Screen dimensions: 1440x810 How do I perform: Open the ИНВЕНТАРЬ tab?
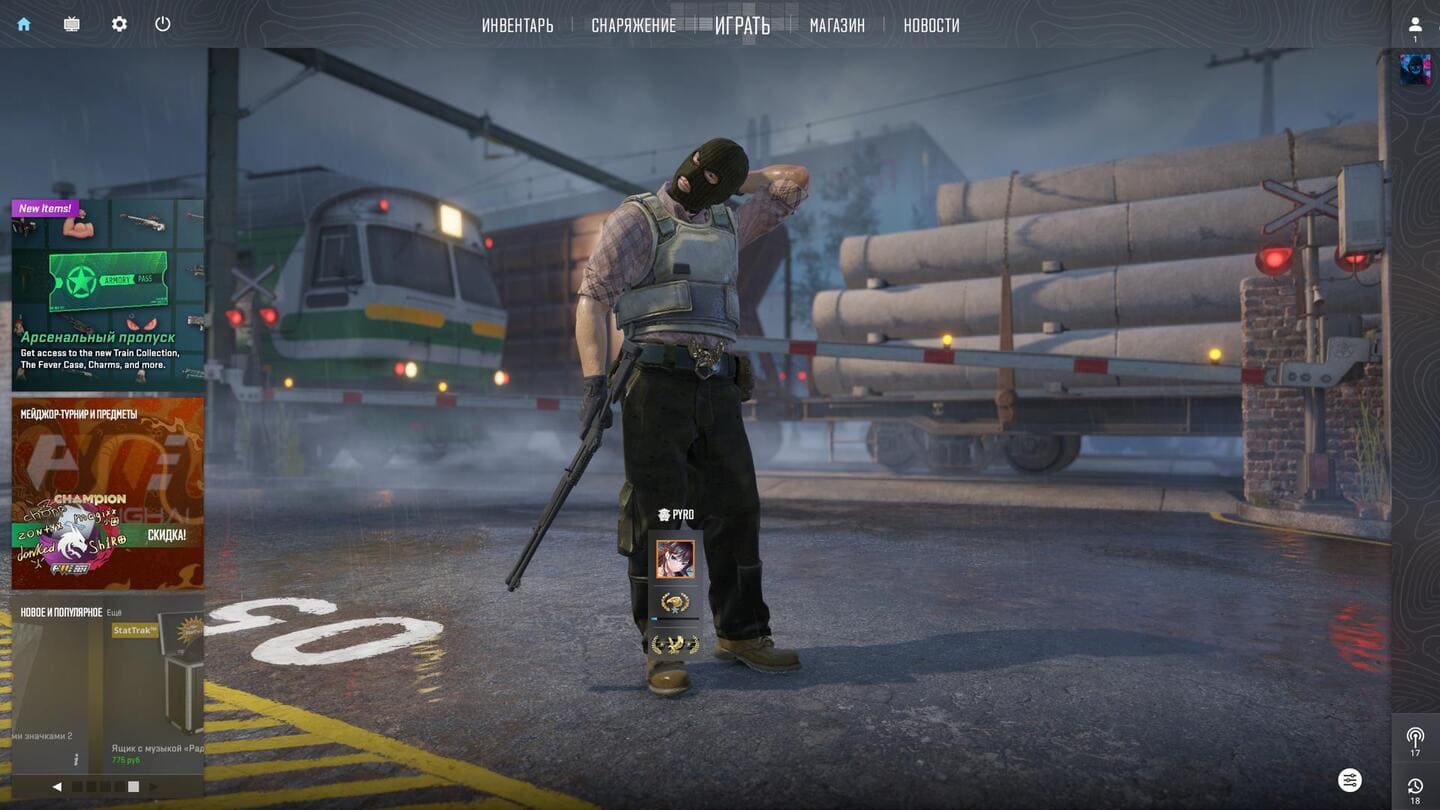click(517, 26)
